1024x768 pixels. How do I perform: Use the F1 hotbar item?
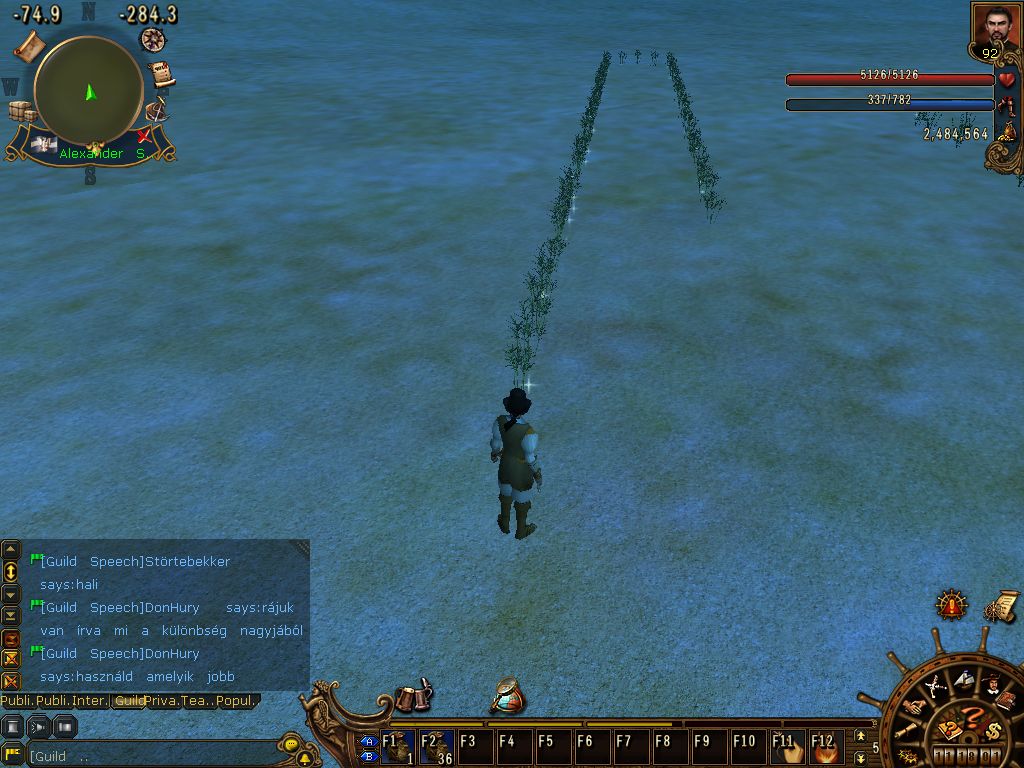pos(398,747)
